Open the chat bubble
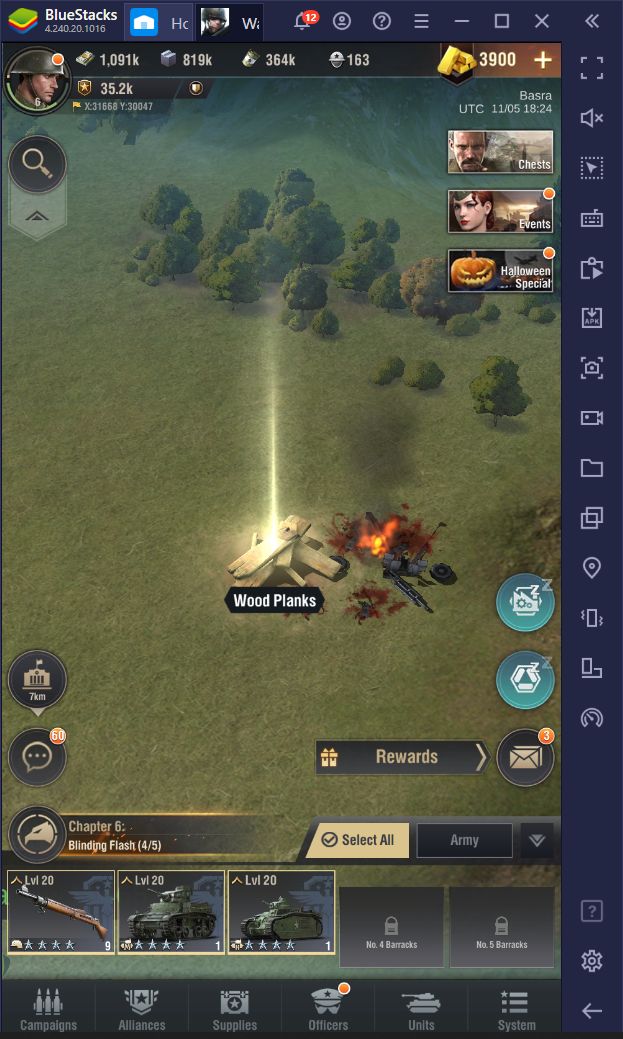This screenshot has width=623, height=1039. (x=38, y=757)
